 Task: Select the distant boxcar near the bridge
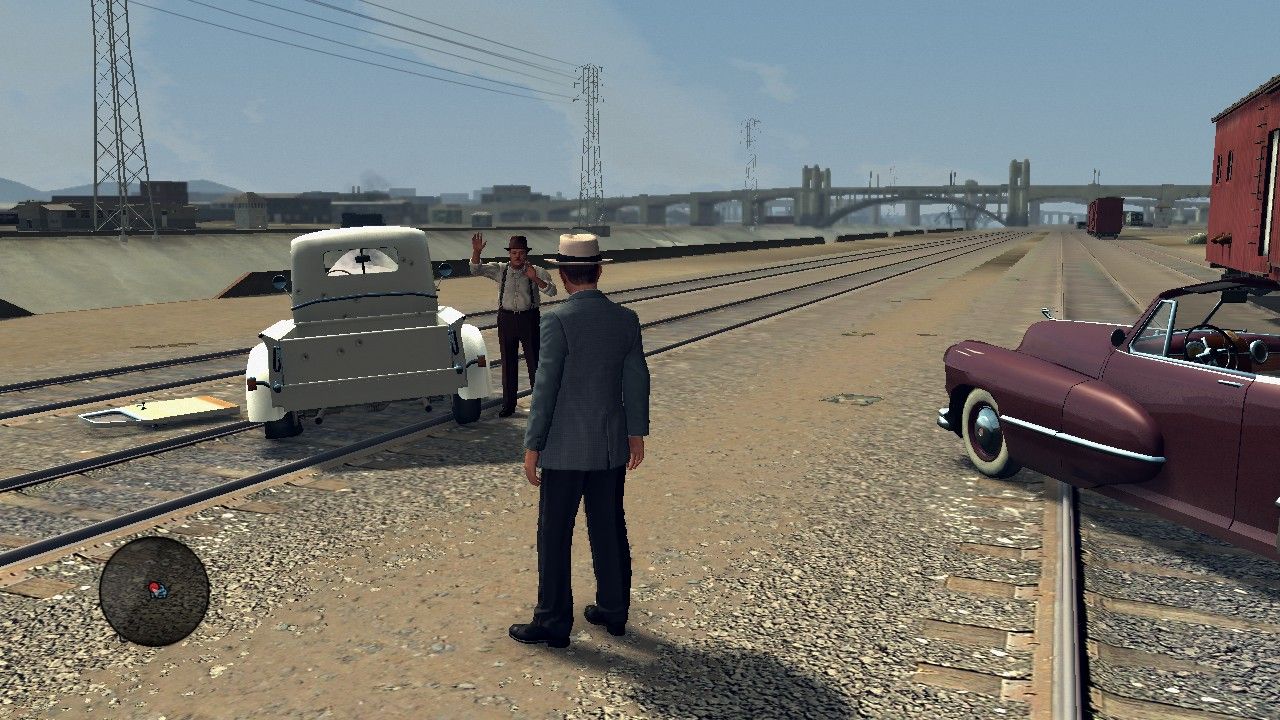tap(1105, 216)
